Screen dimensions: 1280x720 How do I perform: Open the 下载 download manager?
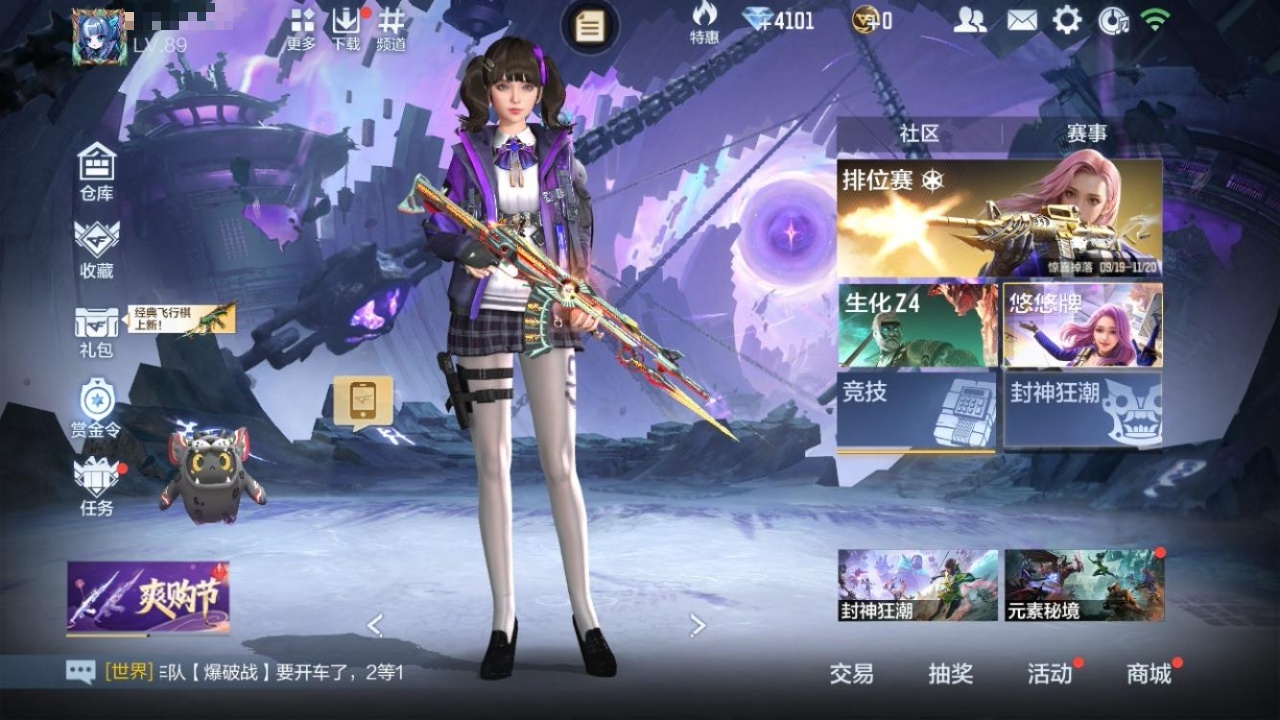point(346,29)
